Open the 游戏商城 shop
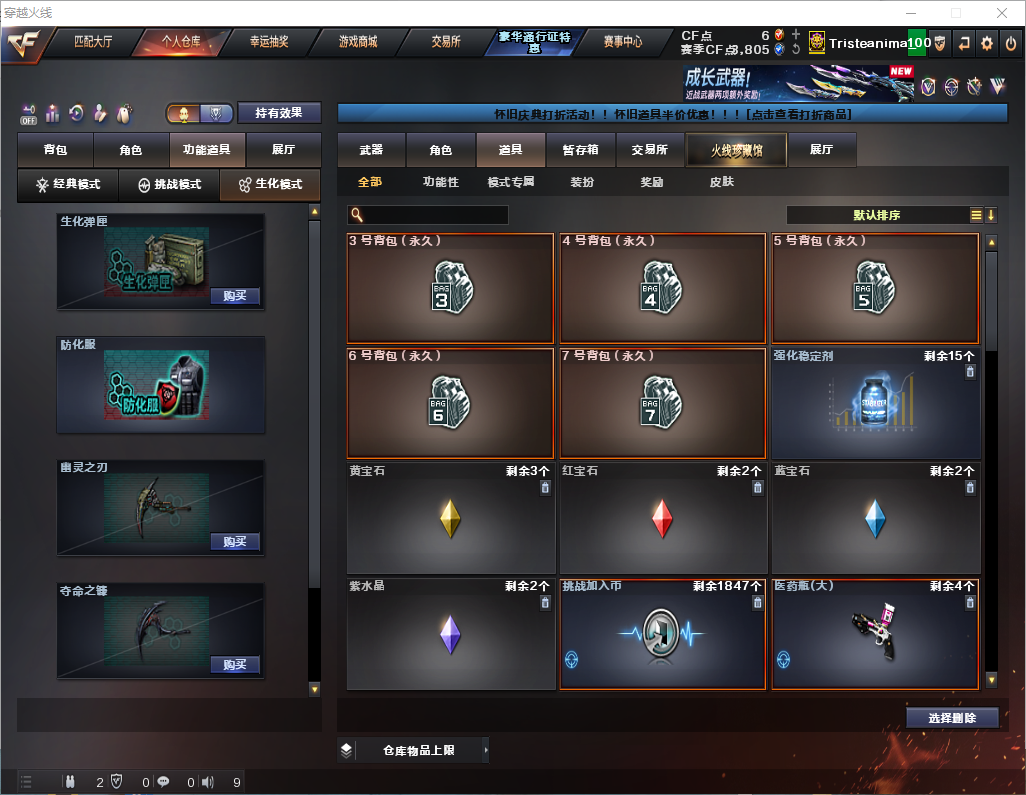Screen dimensions: 1026x795 (358, 42)
